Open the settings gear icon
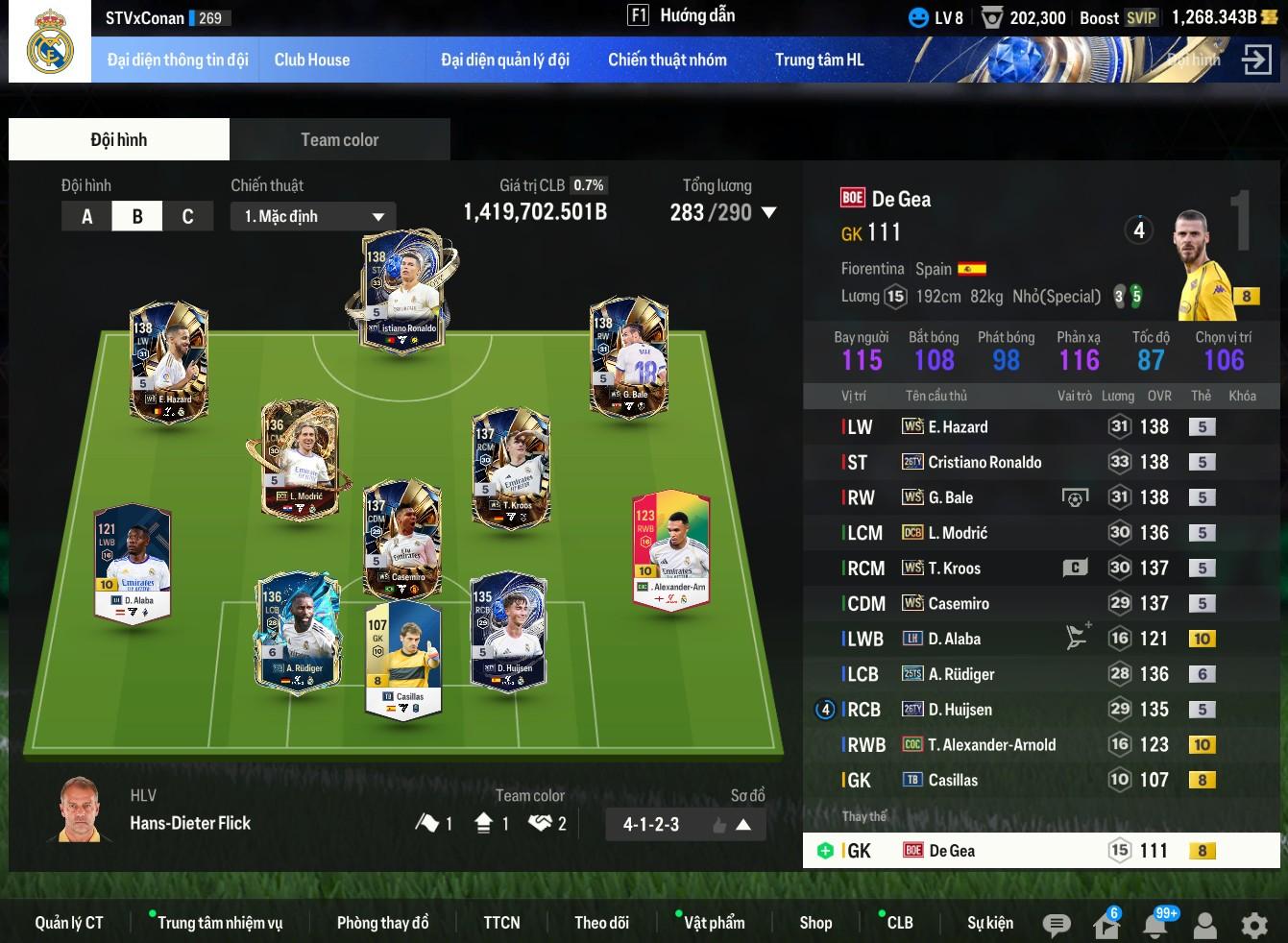 tap(1254, 925)
